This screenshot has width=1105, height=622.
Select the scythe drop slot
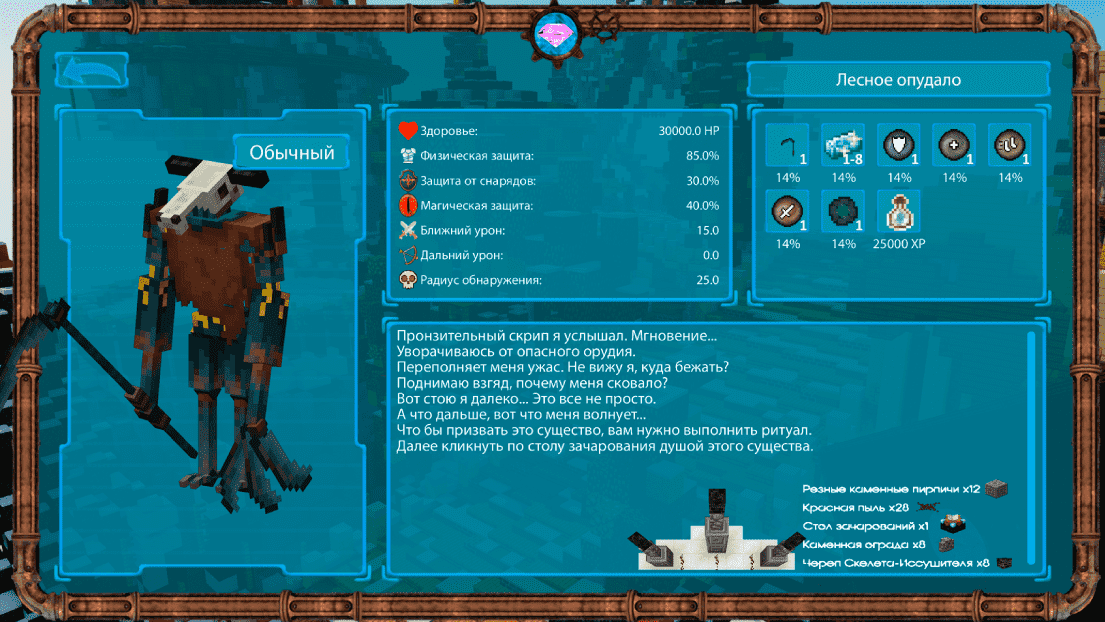tap(787, 146)
